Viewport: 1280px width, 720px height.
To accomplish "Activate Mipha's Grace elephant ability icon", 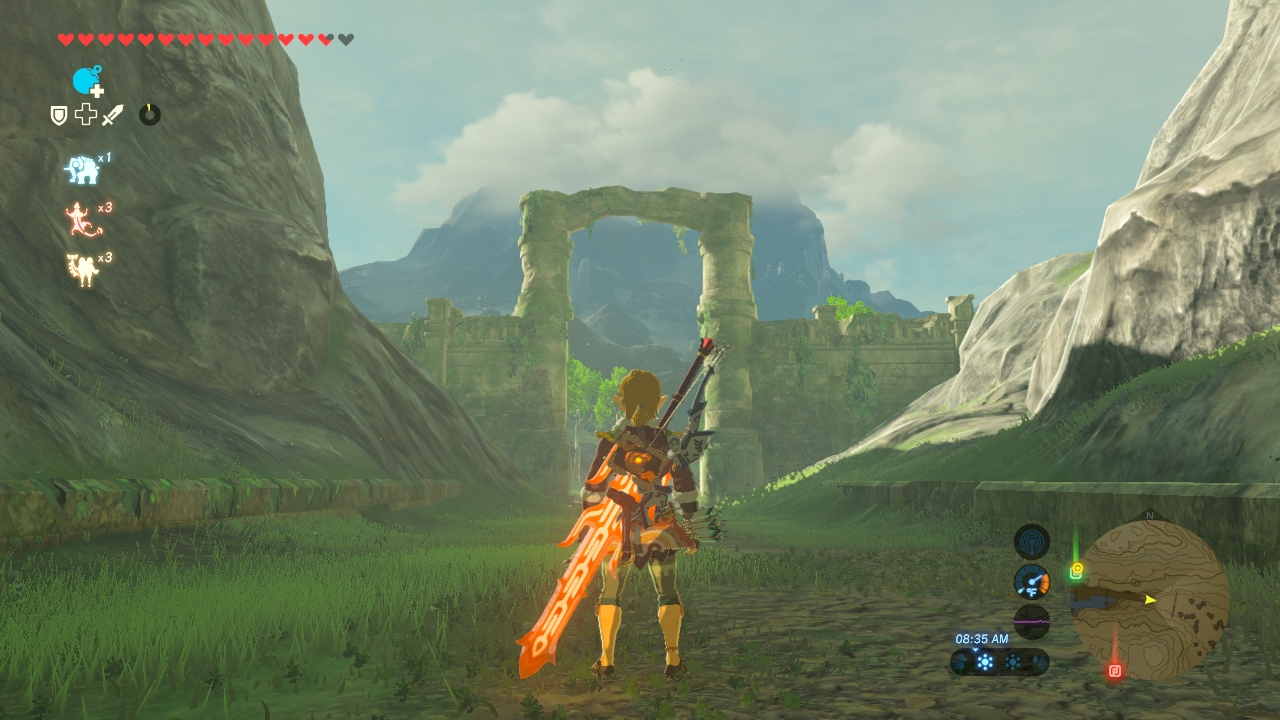I will point(82,170).
